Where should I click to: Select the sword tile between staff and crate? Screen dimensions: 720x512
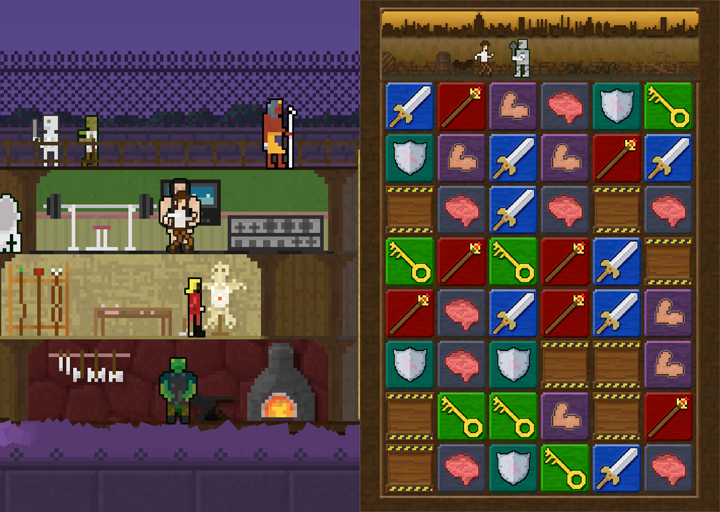[x=617, y=261]
